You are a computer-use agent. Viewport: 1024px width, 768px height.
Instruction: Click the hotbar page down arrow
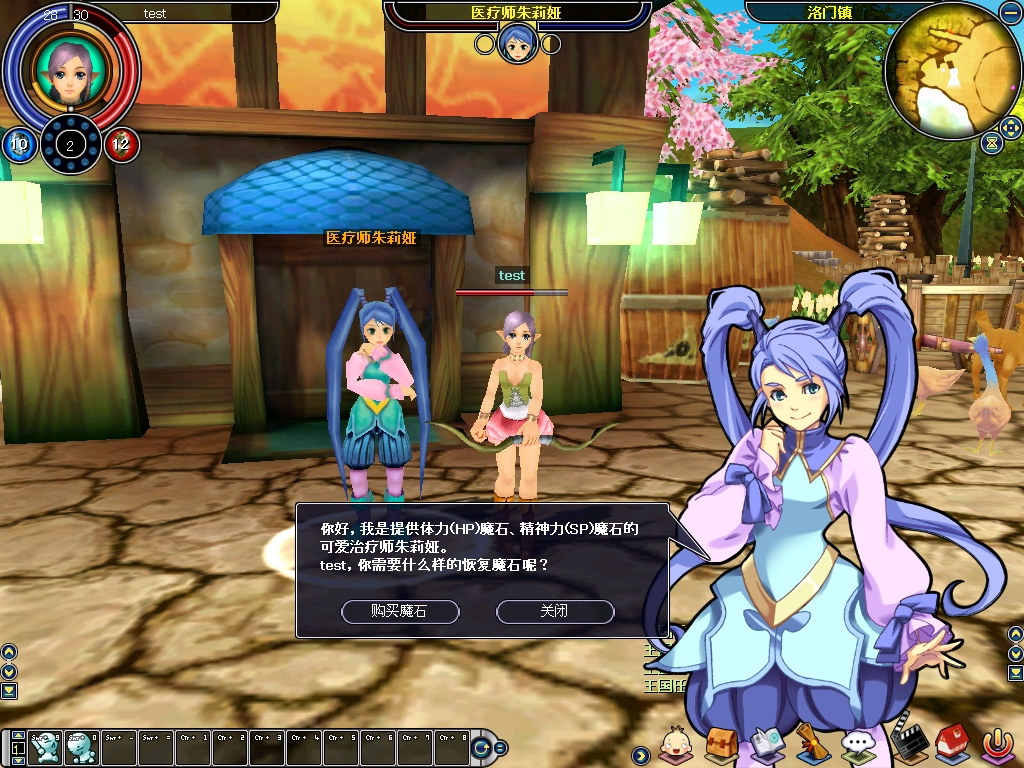tap(17, 759)
